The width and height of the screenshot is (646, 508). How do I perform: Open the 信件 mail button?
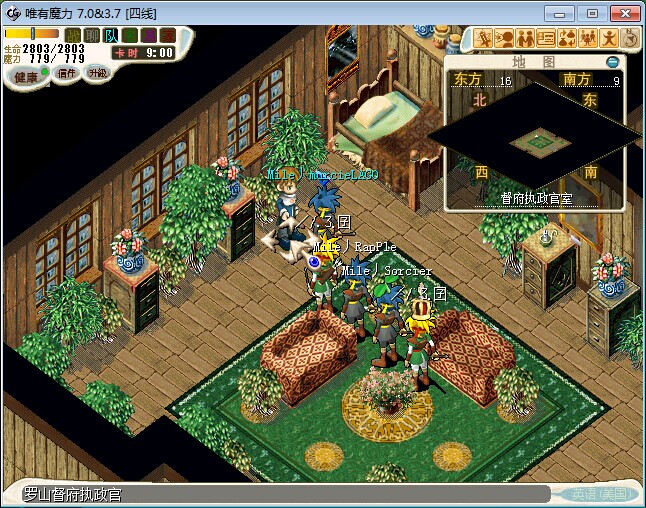pyautogui.click(x=67, y=74)
